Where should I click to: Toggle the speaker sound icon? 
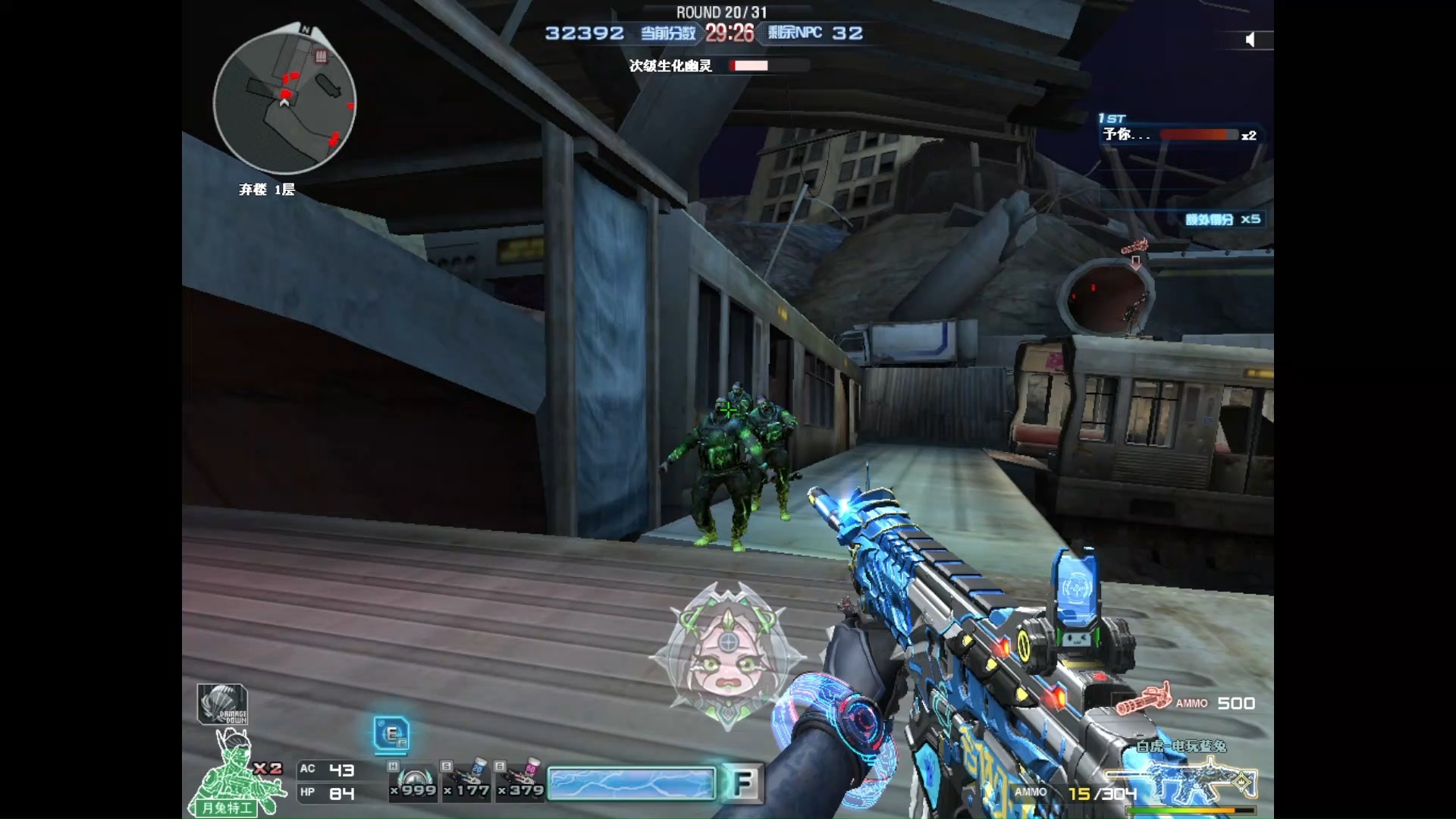click(1250, 39)
